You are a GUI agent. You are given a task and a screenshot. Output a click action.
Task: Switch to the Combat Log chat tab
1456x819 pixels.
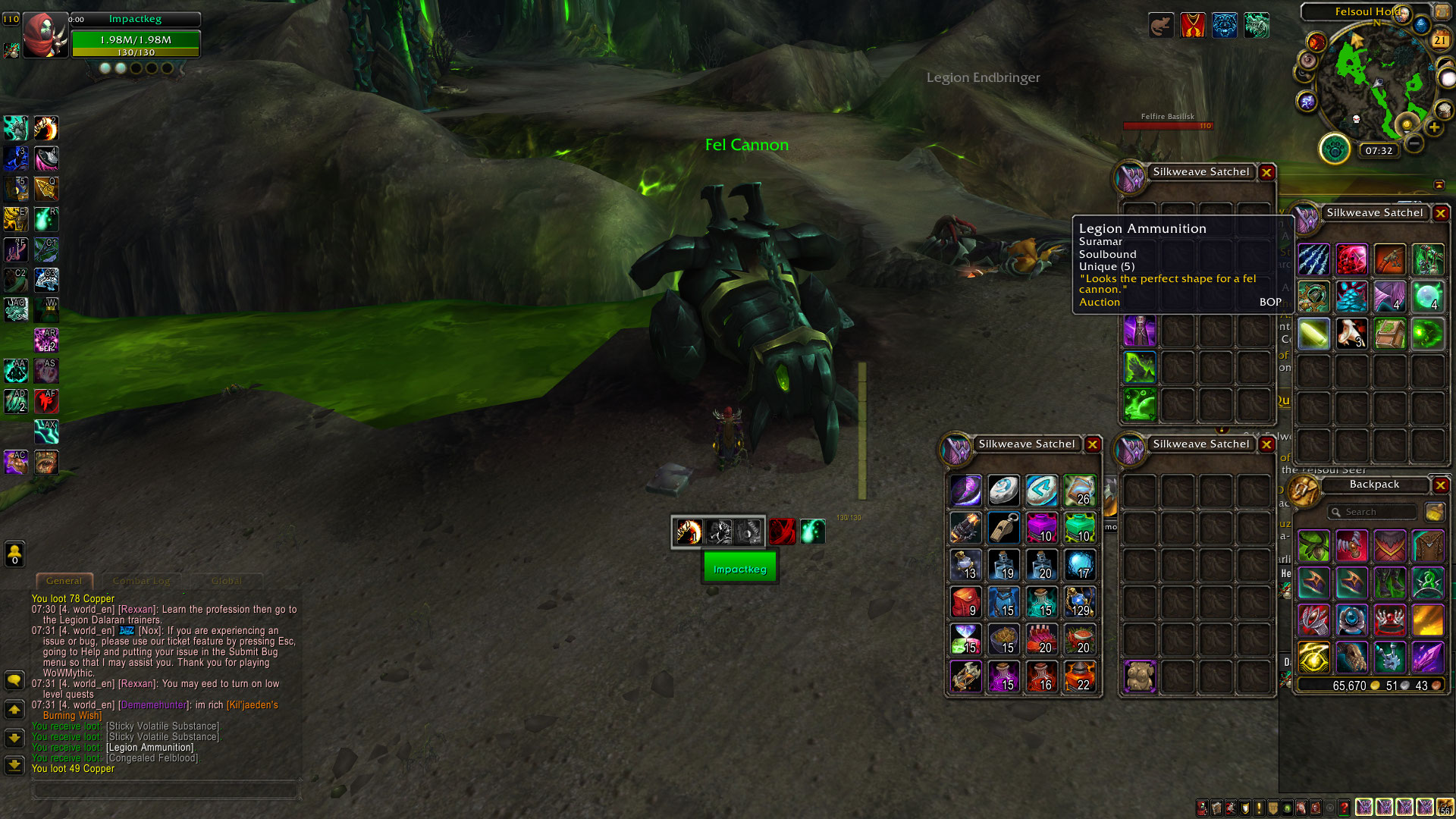[x=142, y=582]
